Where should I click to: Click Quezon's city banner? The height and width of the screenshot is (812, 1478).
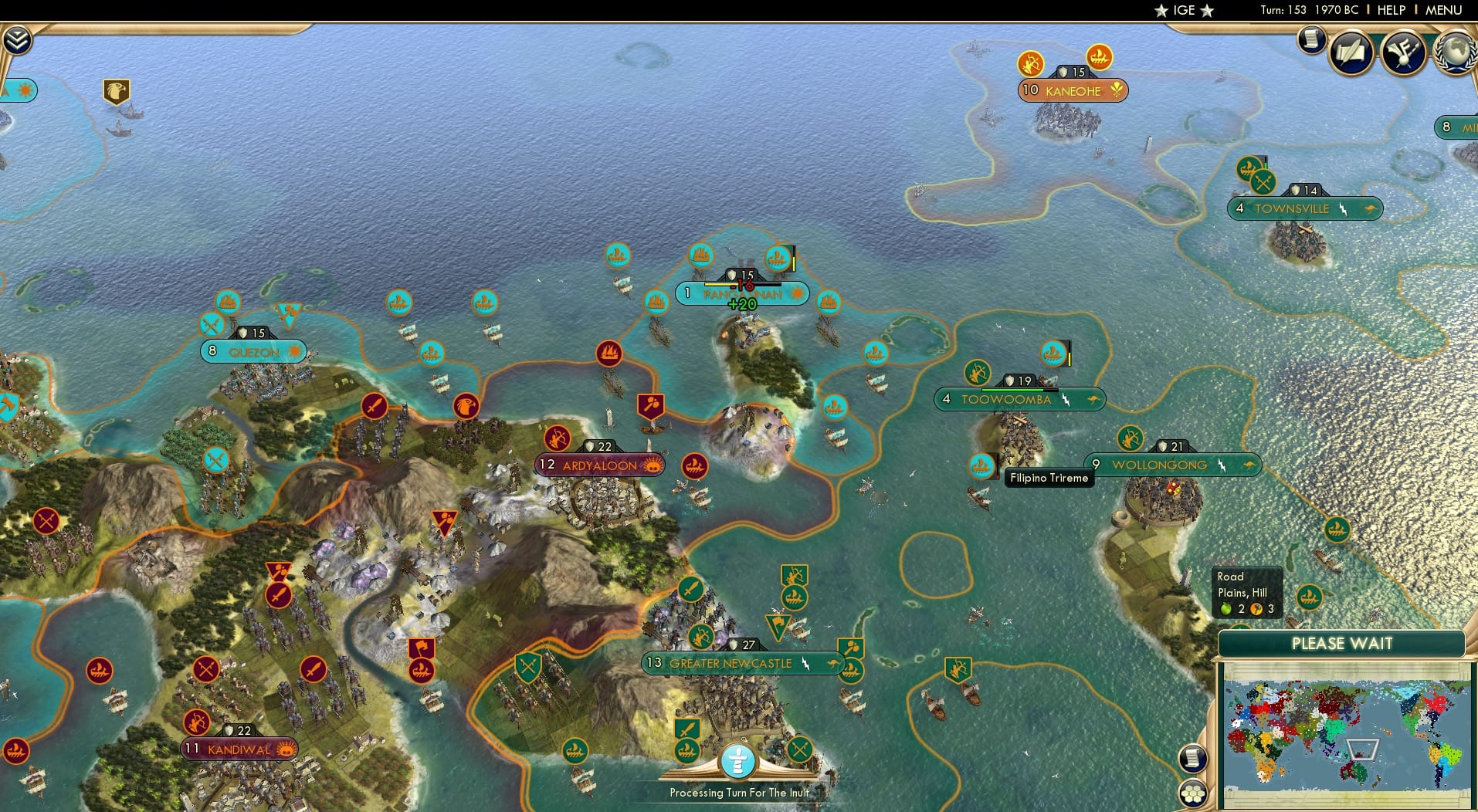pyautogui.click(x=253, y=351)
